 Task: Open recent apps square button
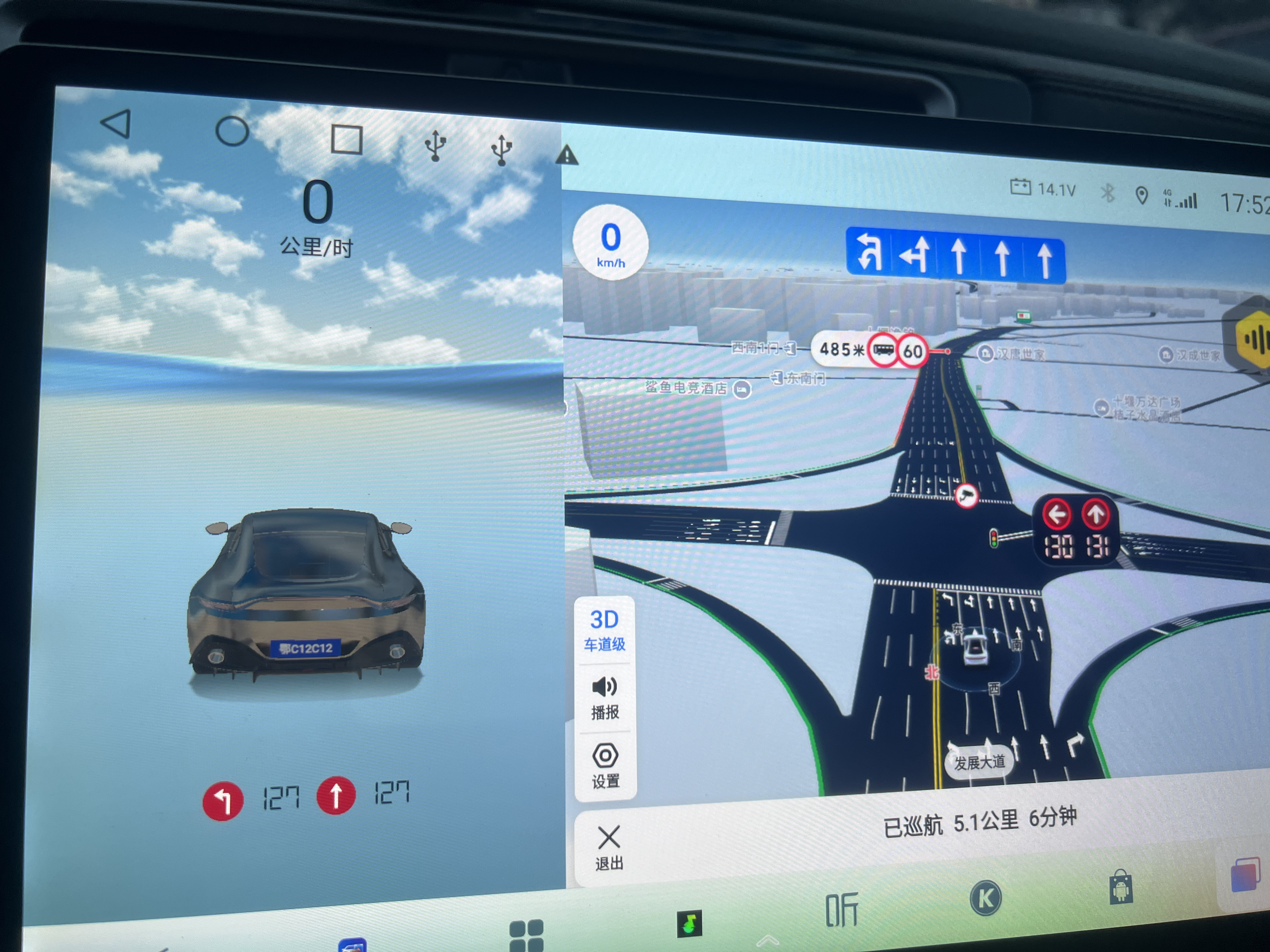(x=347, y=139)
